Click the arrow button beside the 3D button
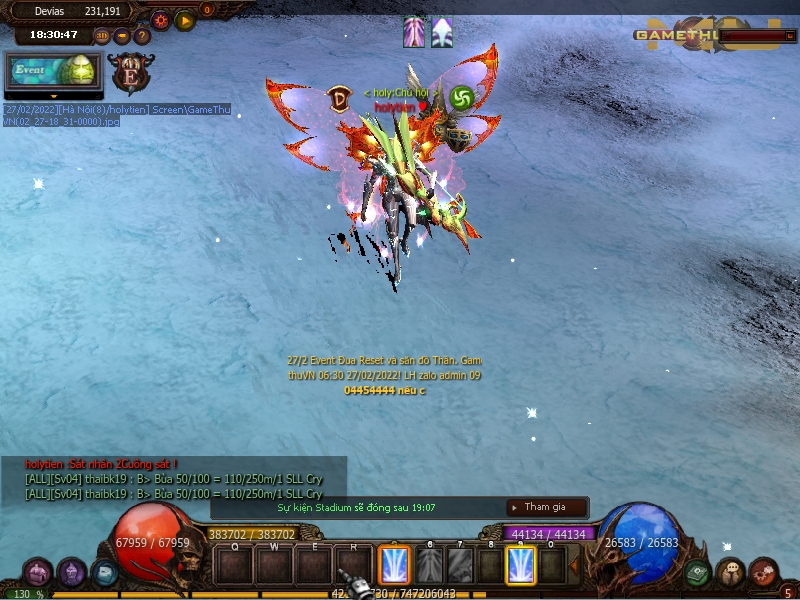The height and width of the screenshot is (600, 800). click(x=122, y=36)
